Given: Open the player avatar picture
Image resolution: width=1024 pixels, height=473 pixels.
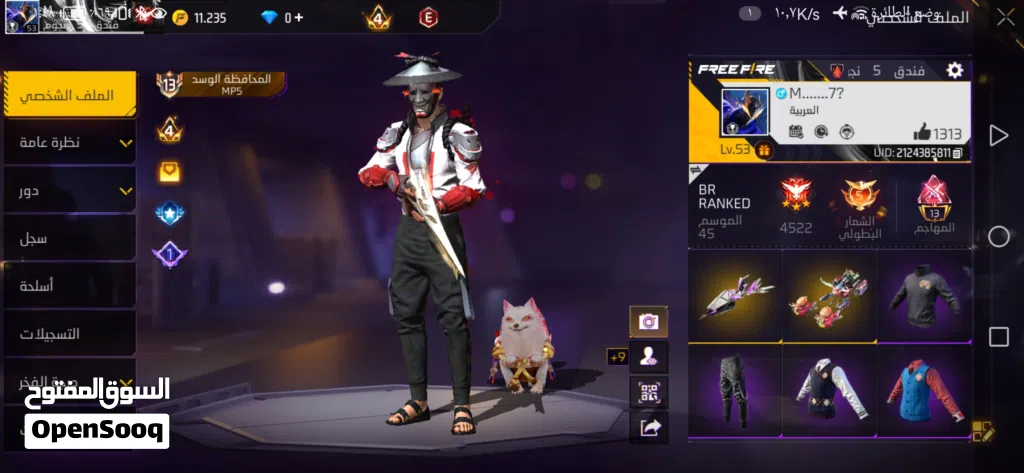Looking at the screenshot, I should (x=745, y=113).
